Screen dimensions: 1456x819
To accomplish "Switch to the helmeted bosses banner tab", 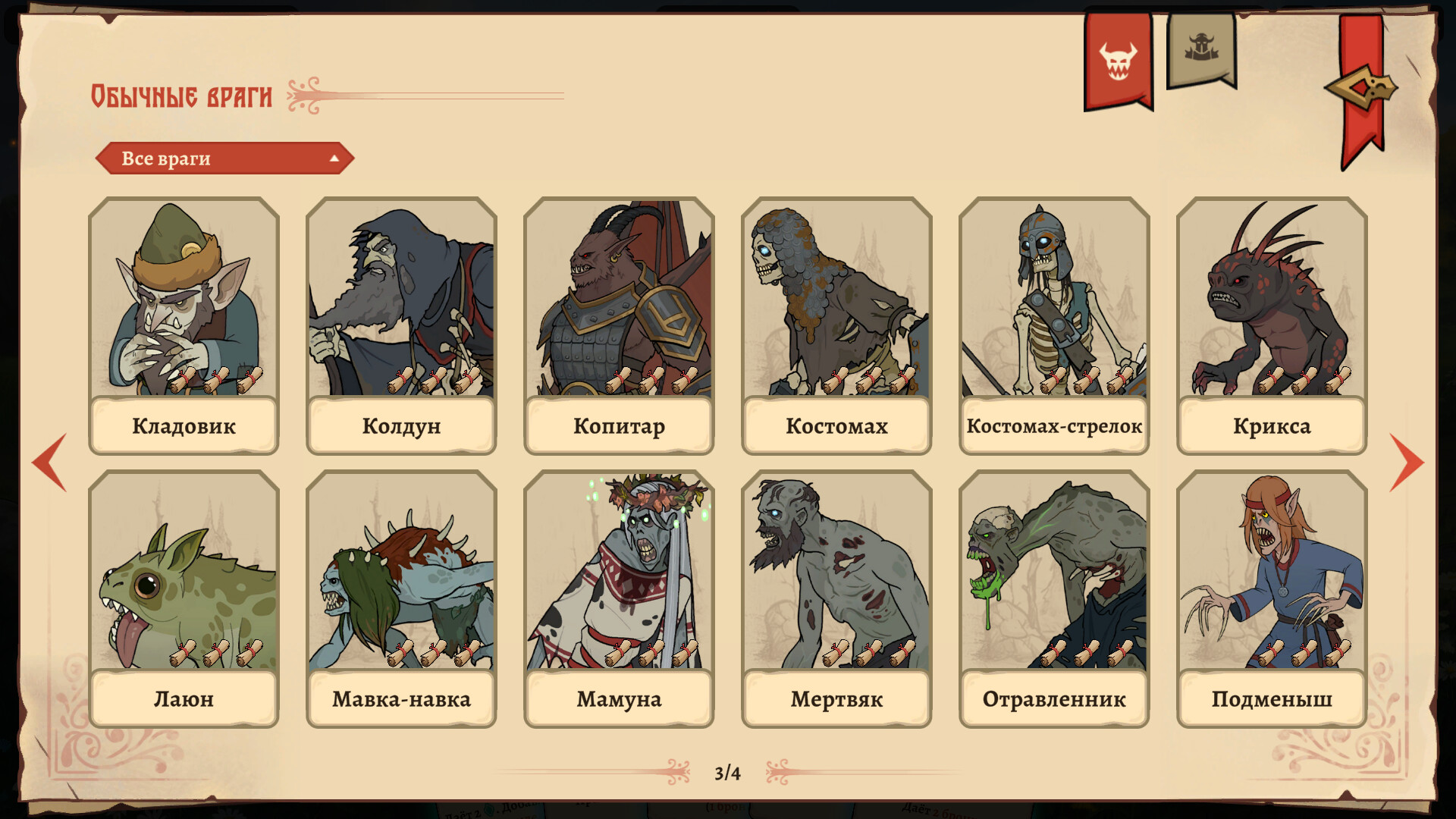I will [x=1202, y=45].
